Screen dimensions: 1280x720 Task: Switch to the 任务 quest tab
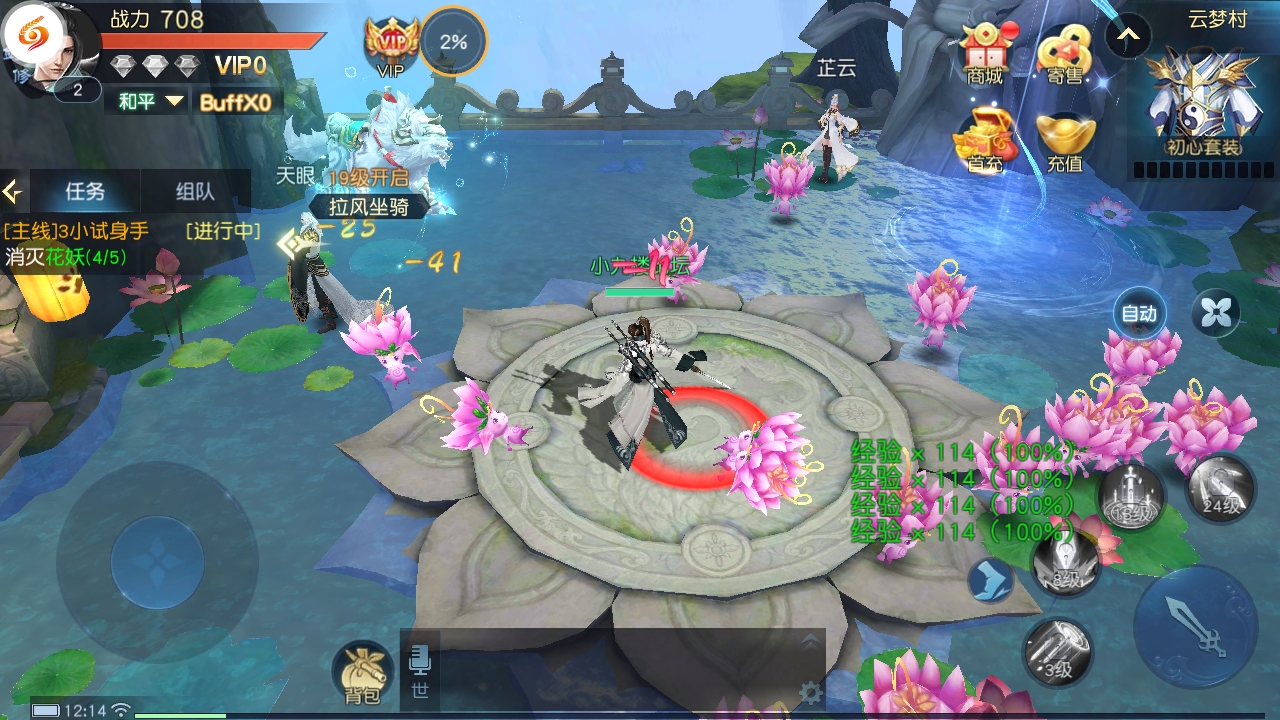pyautogui.click(x=85, y=191)
